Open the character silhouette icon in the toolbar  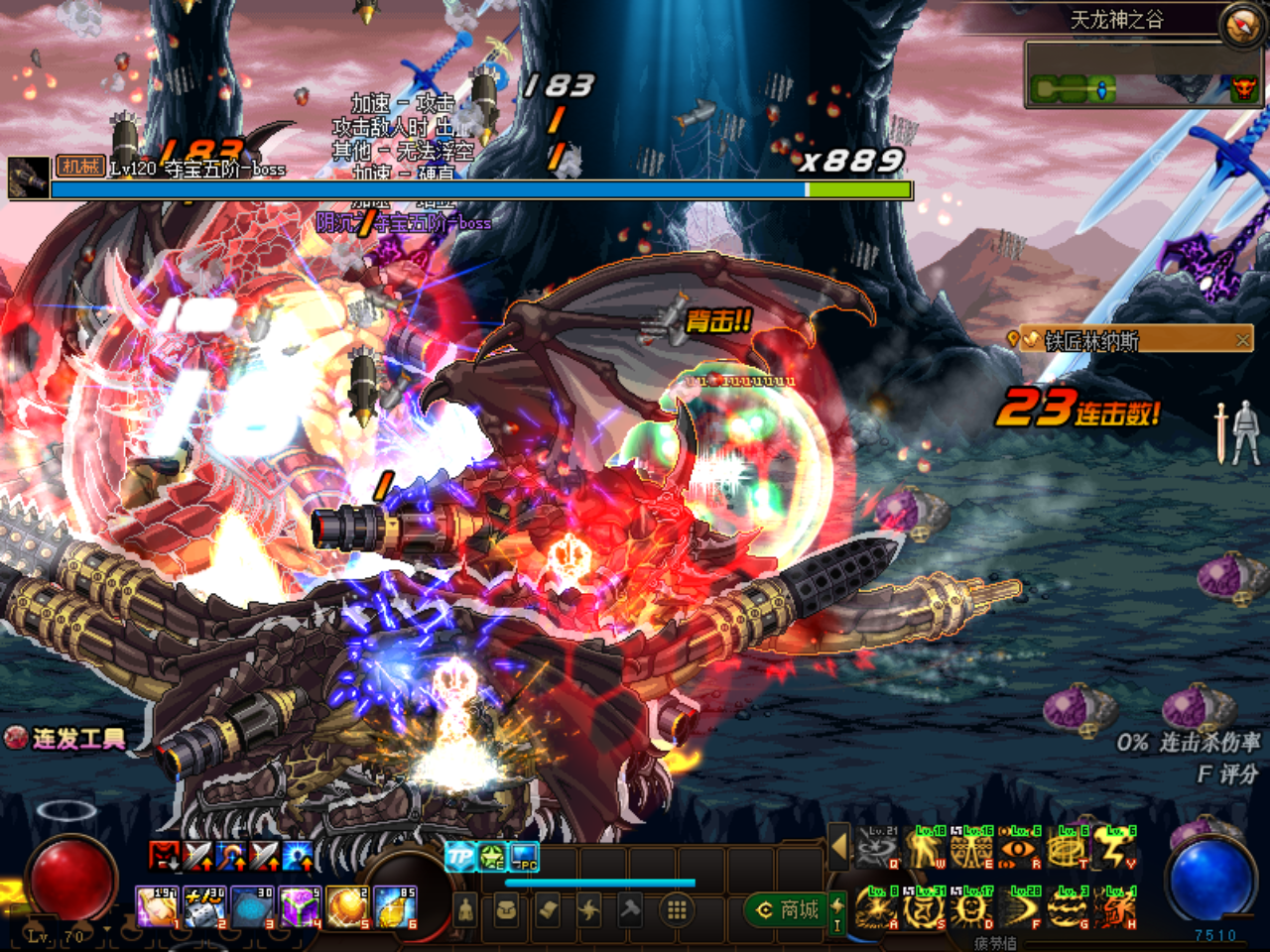point(465,909)
